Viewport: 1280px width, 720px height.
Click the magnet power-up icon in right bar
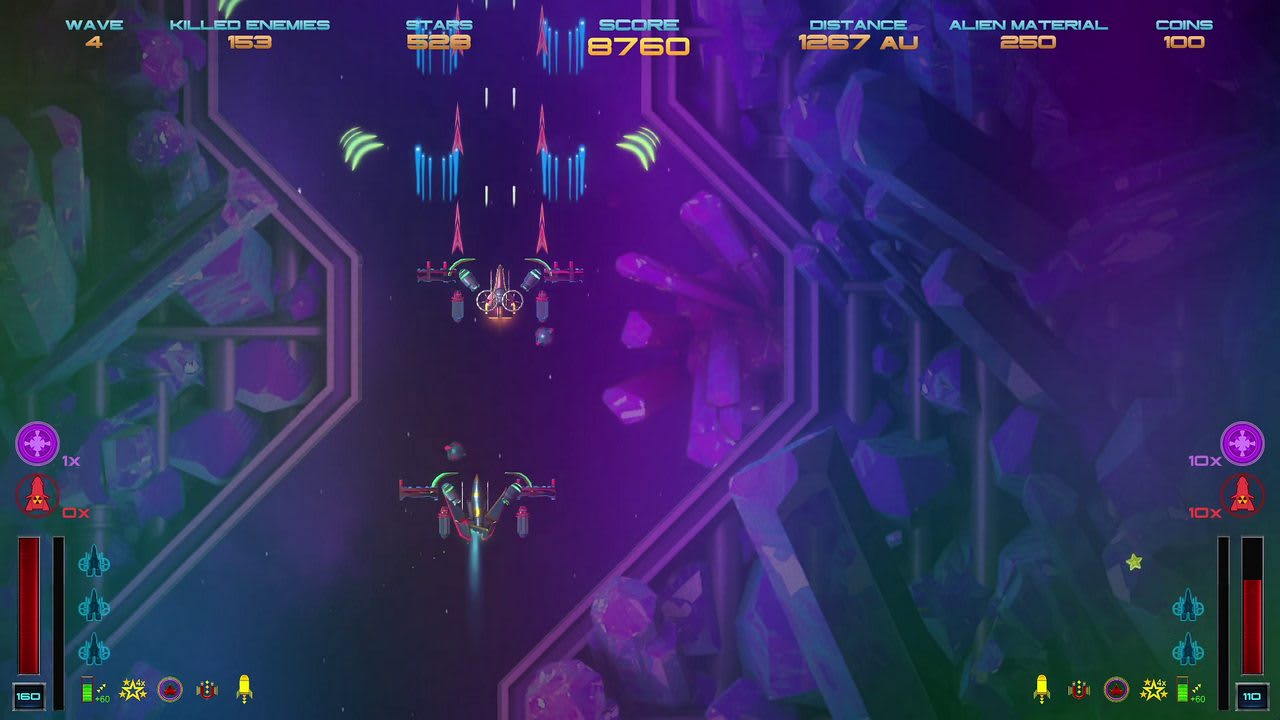point(1078,690)
